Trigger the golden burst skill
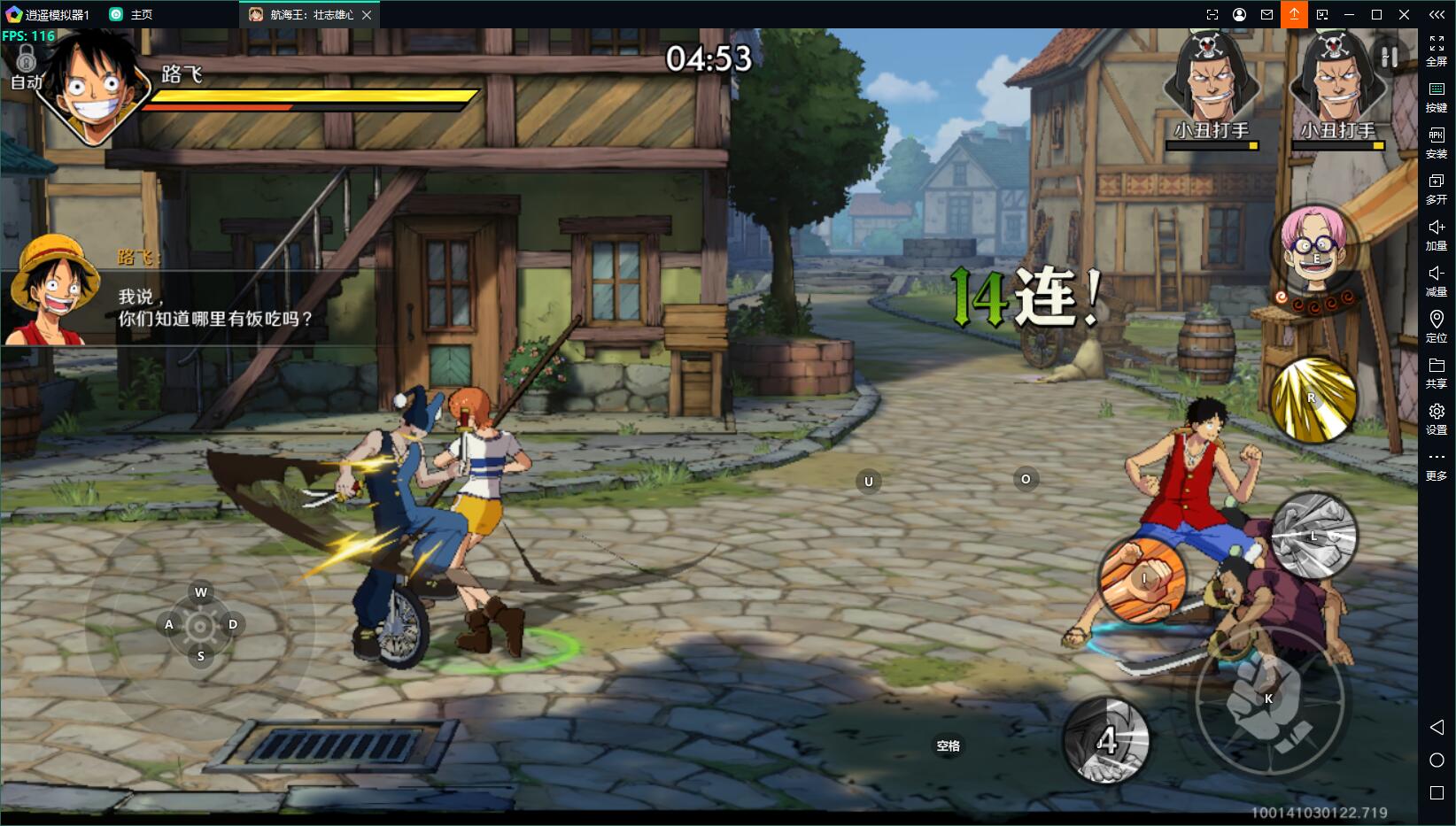1456x826 pixels. coord(1313,399)
